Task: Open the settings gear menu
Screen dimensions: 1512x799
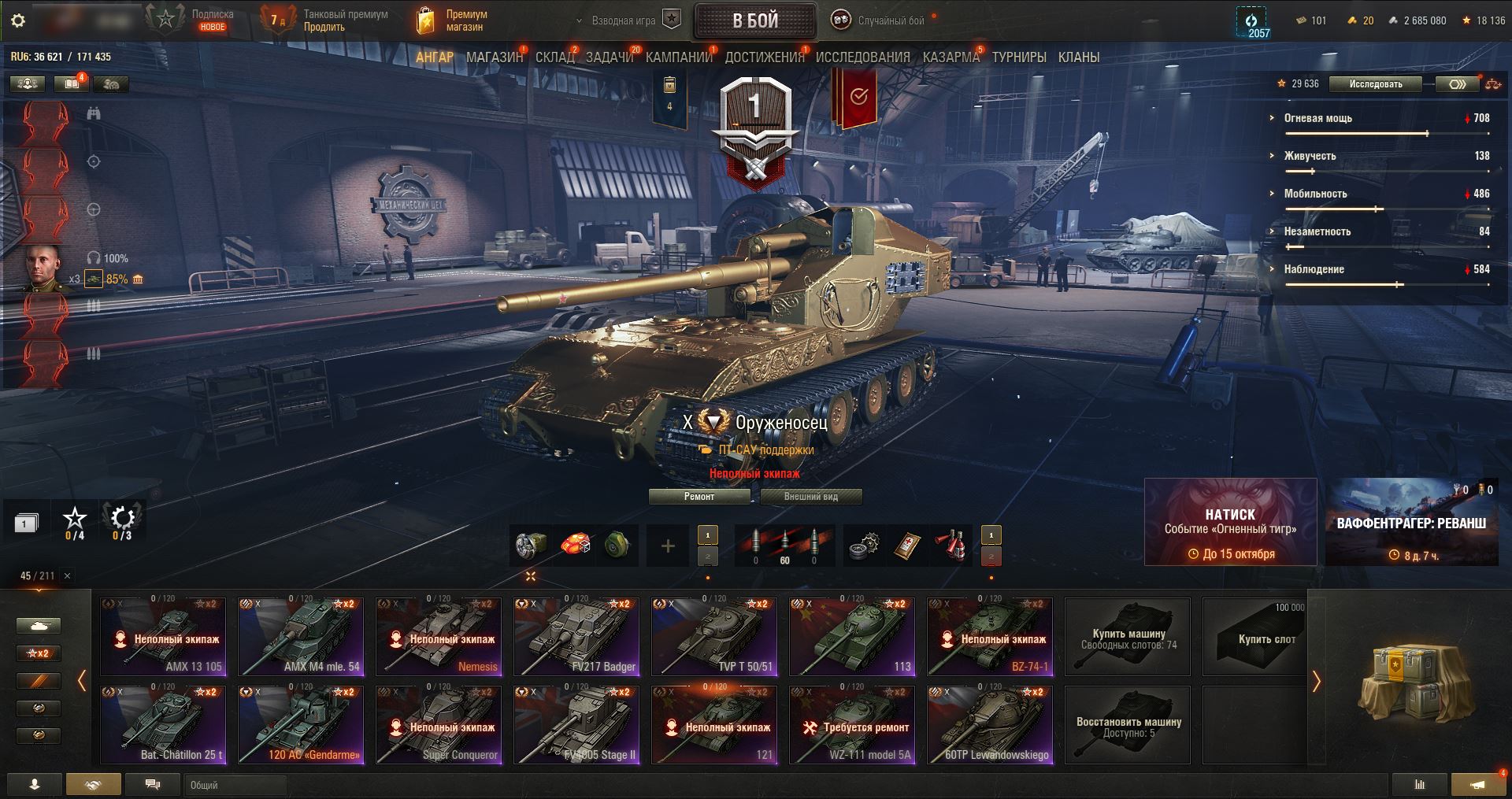Action: pyautogui.click(x=18, y=20)
